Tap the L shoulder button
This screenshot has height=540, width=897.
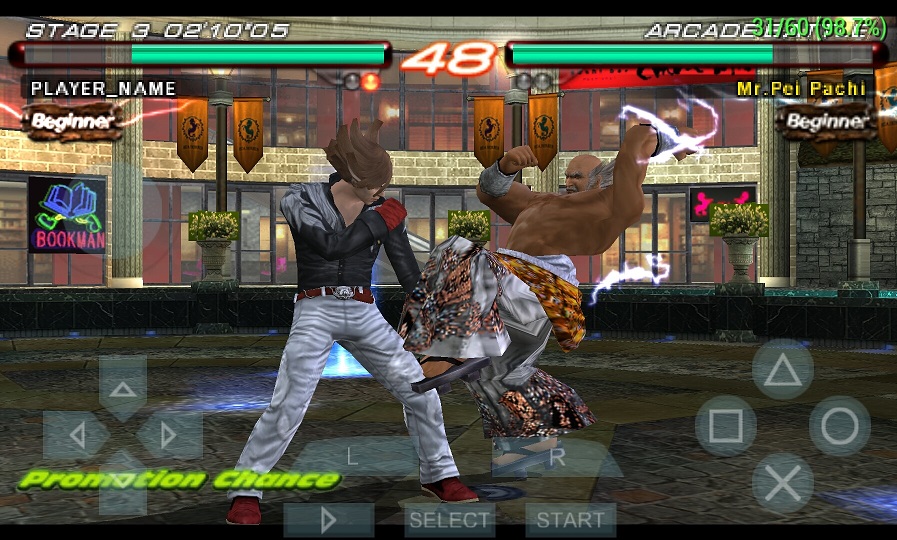tap(352, 457)
